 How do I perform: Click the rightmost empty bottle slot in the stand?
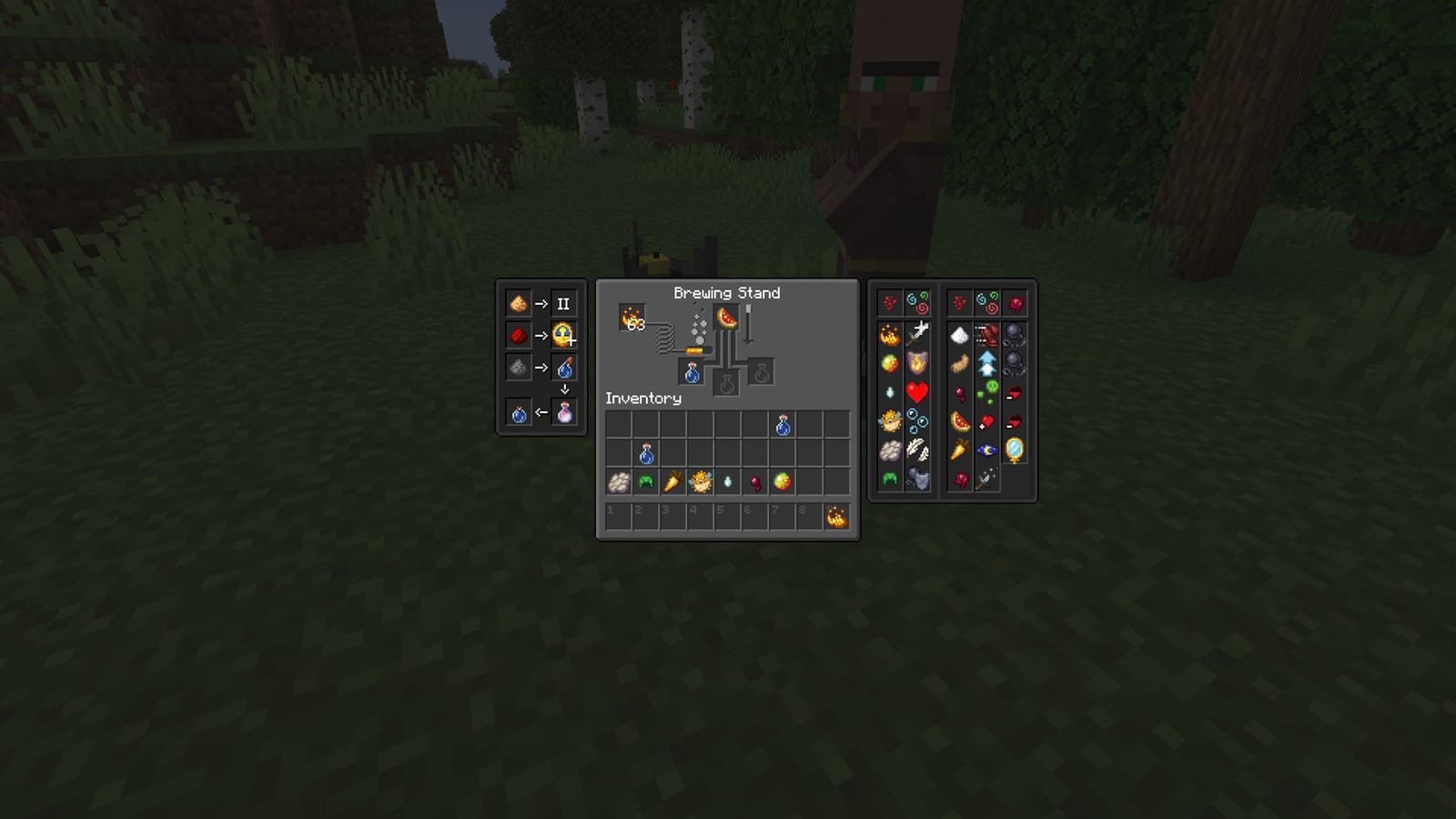(761, 374)
